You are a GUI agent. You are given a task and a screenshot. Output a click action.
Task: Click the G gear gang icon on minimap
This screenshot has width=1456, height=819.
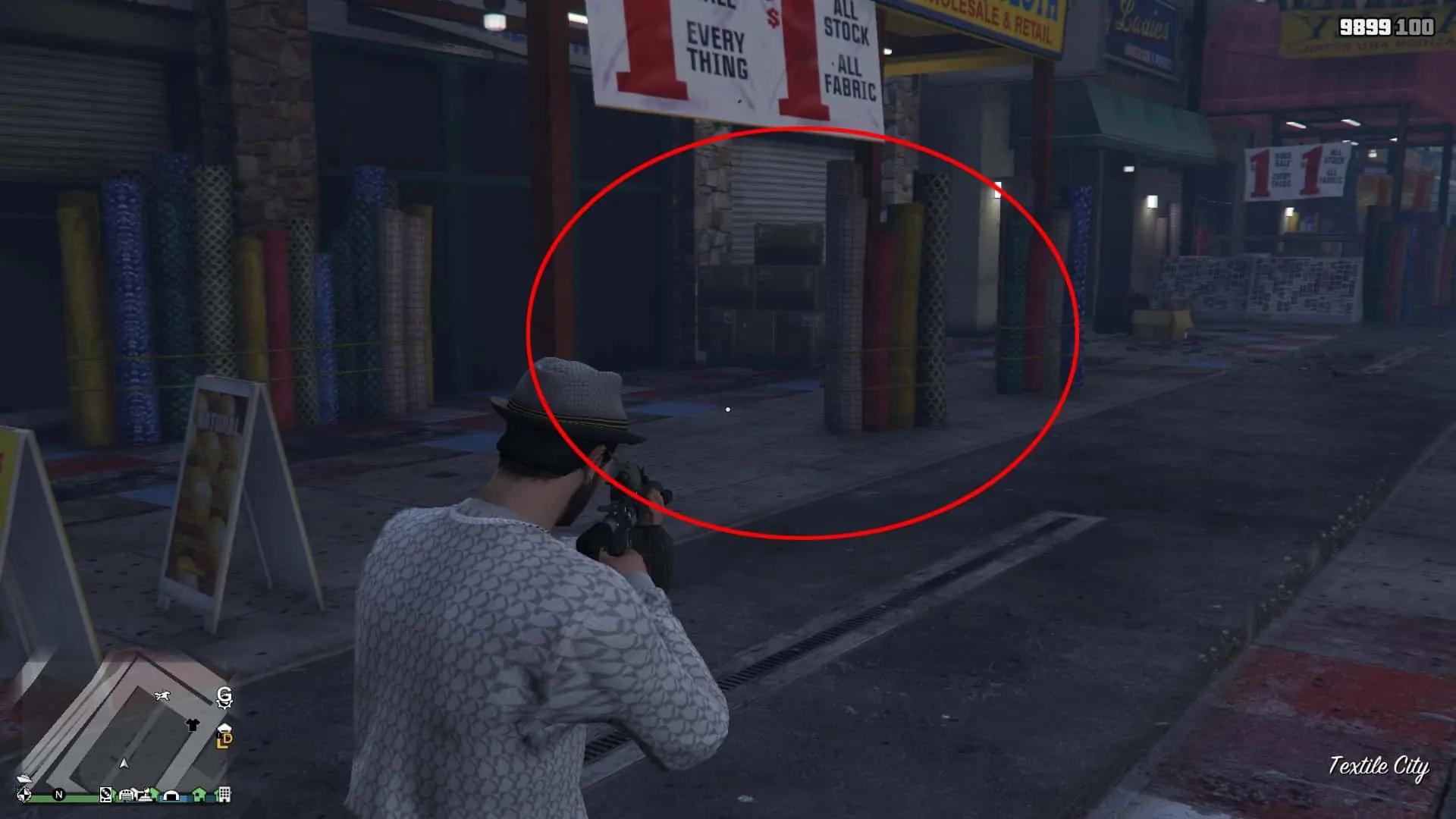[x=224, y=698]
